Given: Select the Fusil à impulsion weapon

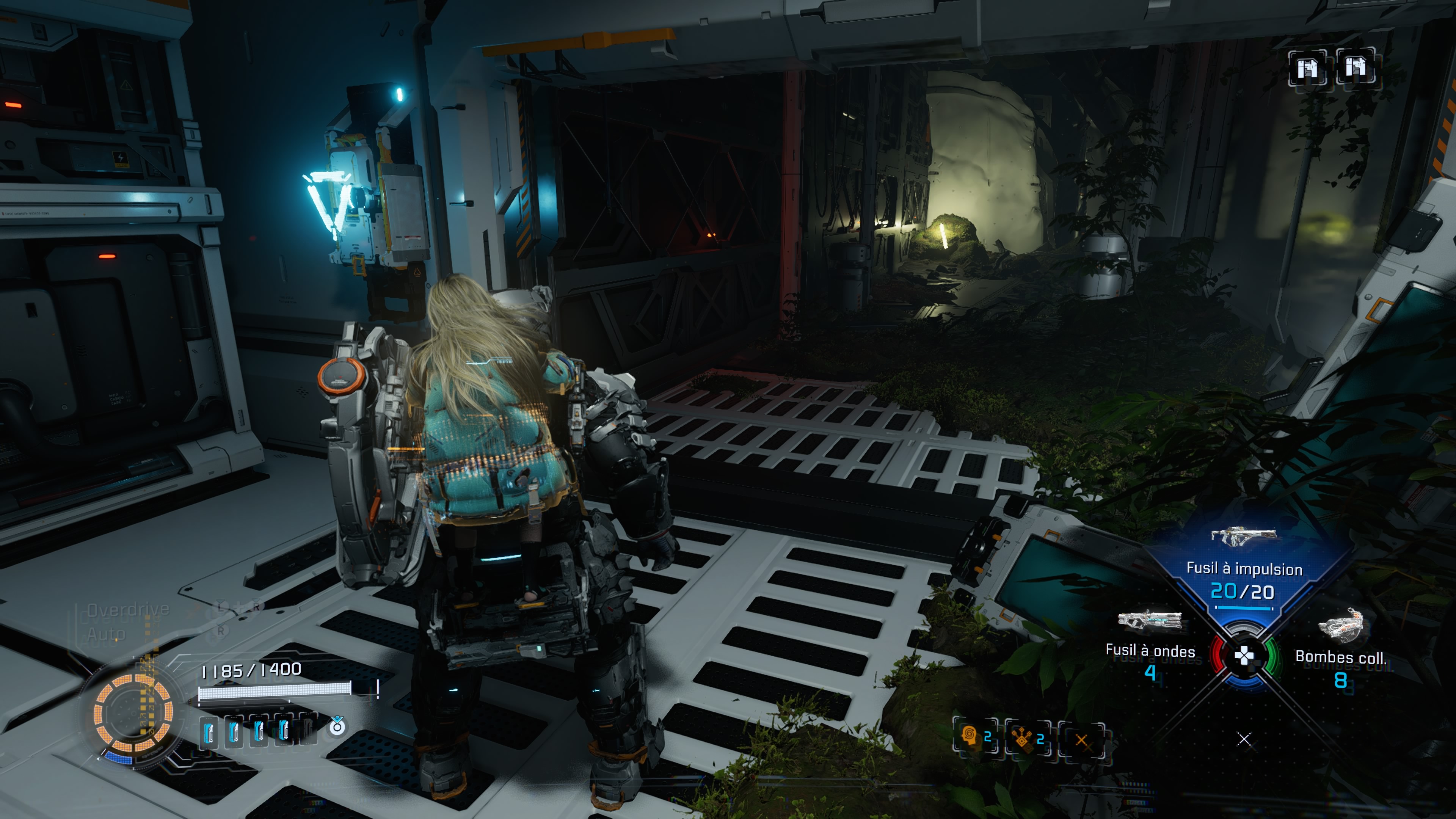Looking at the screenshot, I should [x=1244, y=568].
